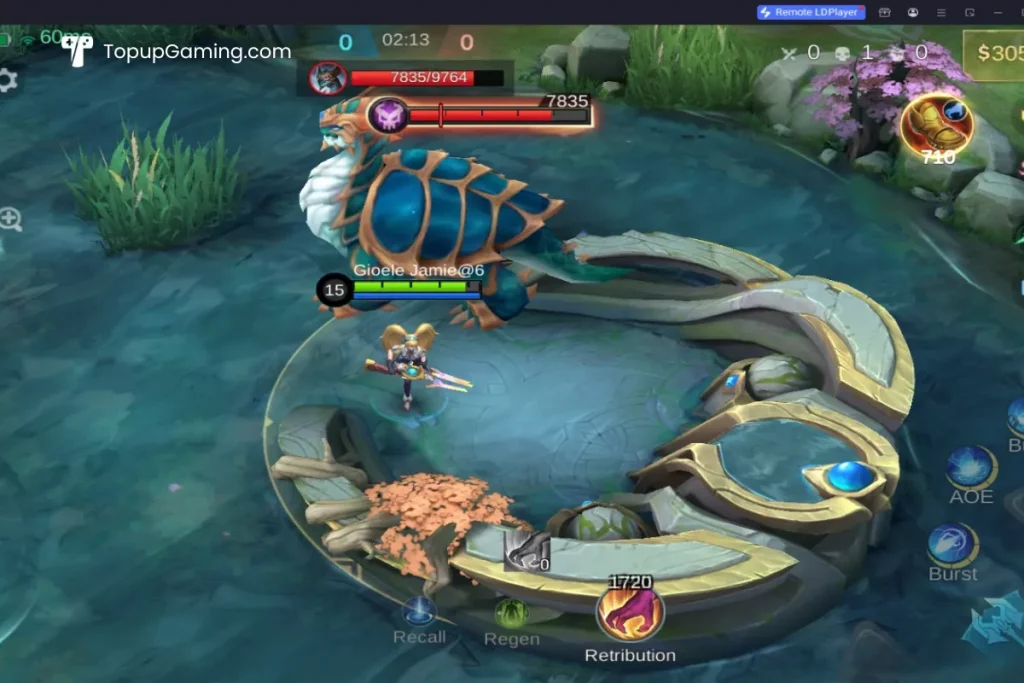This screenshot has height=683, width=1024.
Task: Open the shop via the gold counter
Action: 994,52
